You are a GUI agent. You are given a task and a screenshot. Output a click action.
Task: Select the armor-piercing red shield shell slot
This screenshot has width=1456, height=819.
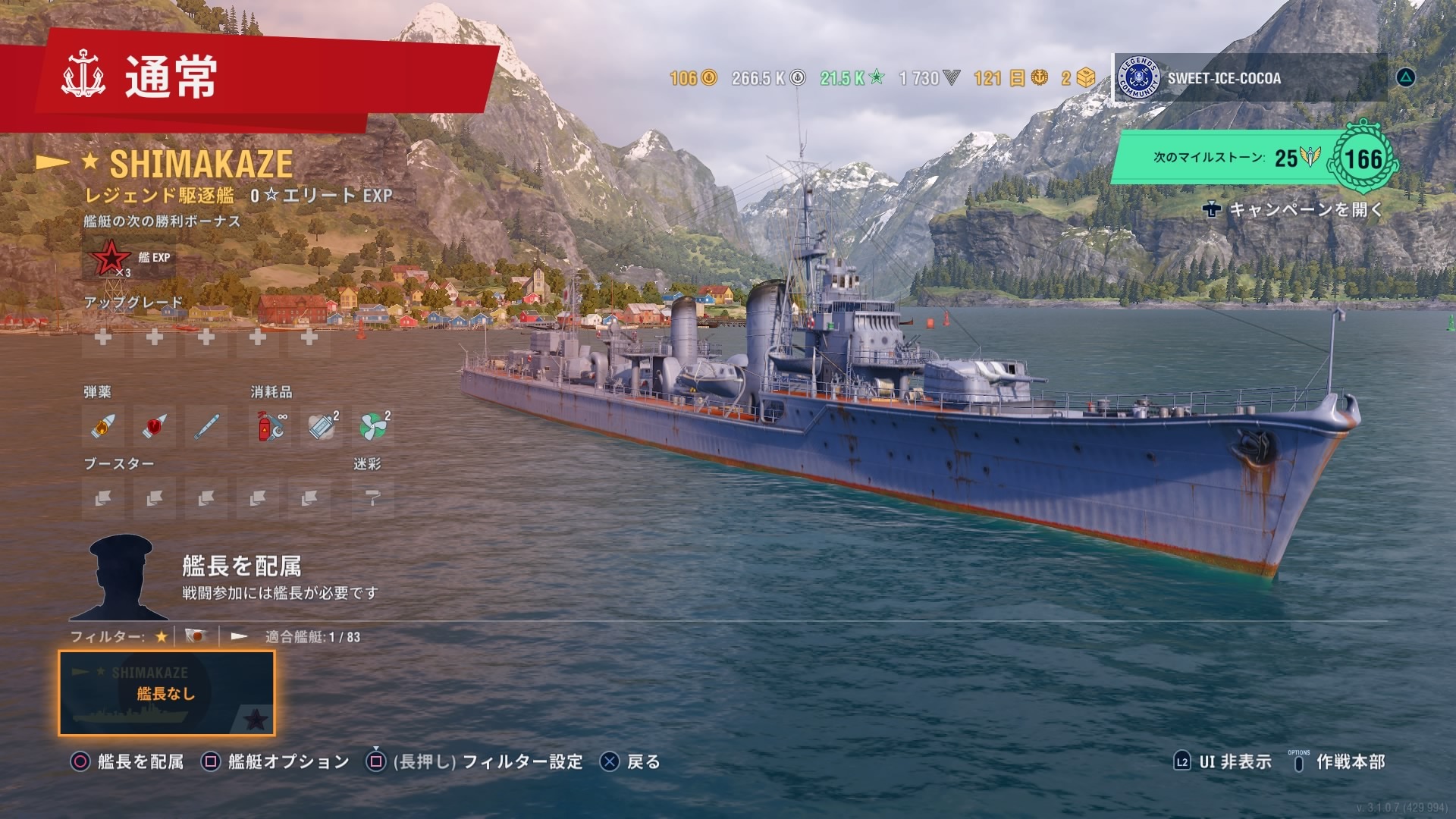tap(154, 426)
